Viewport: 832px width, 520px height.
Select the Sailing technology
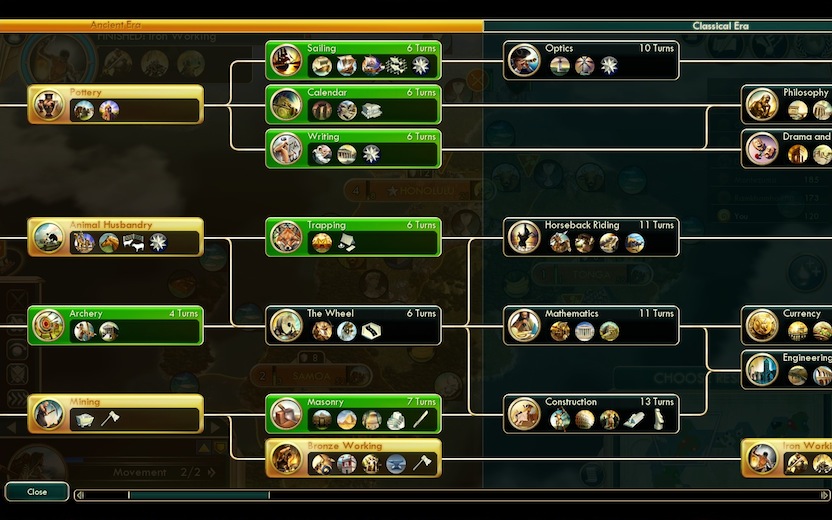tap(353, 60)
